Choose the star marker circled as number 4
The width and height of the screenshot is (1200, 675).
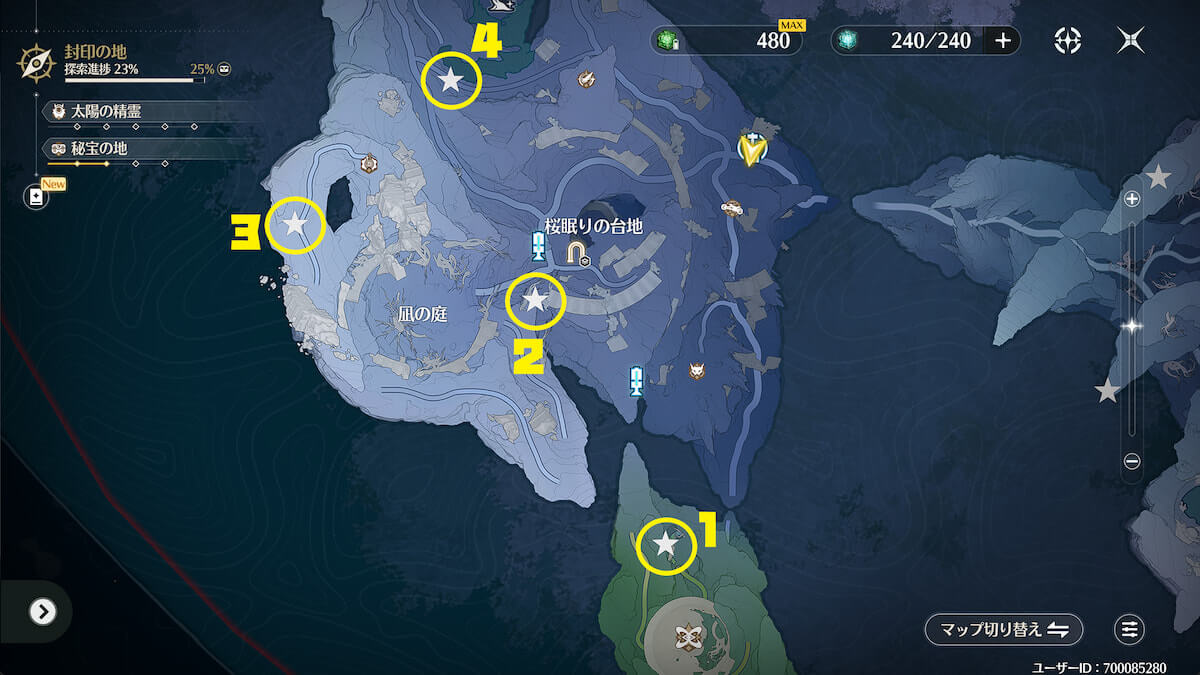click(x=451, y=80)
